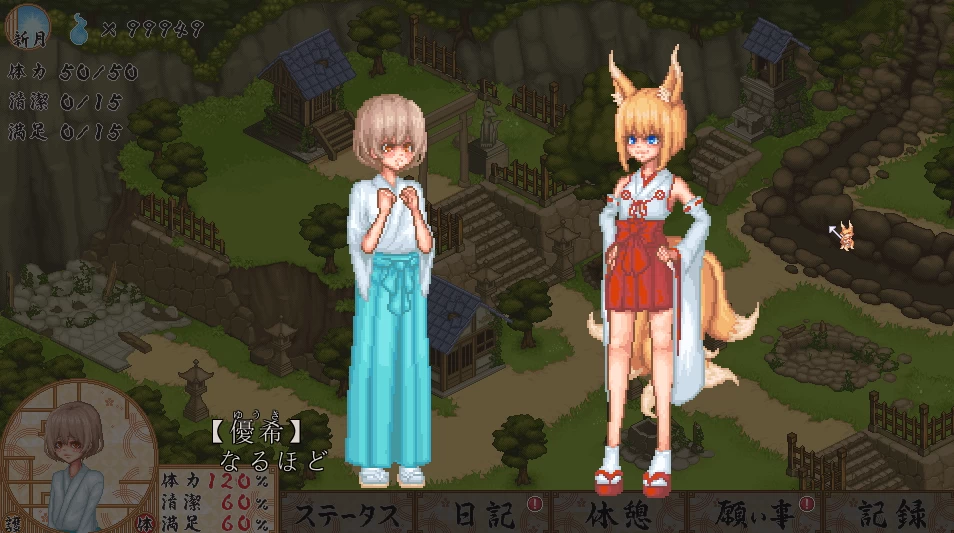The height and width of the screenshot is (533, 954).
Task: Open the 記録 records menu
Action: point(892,514)
